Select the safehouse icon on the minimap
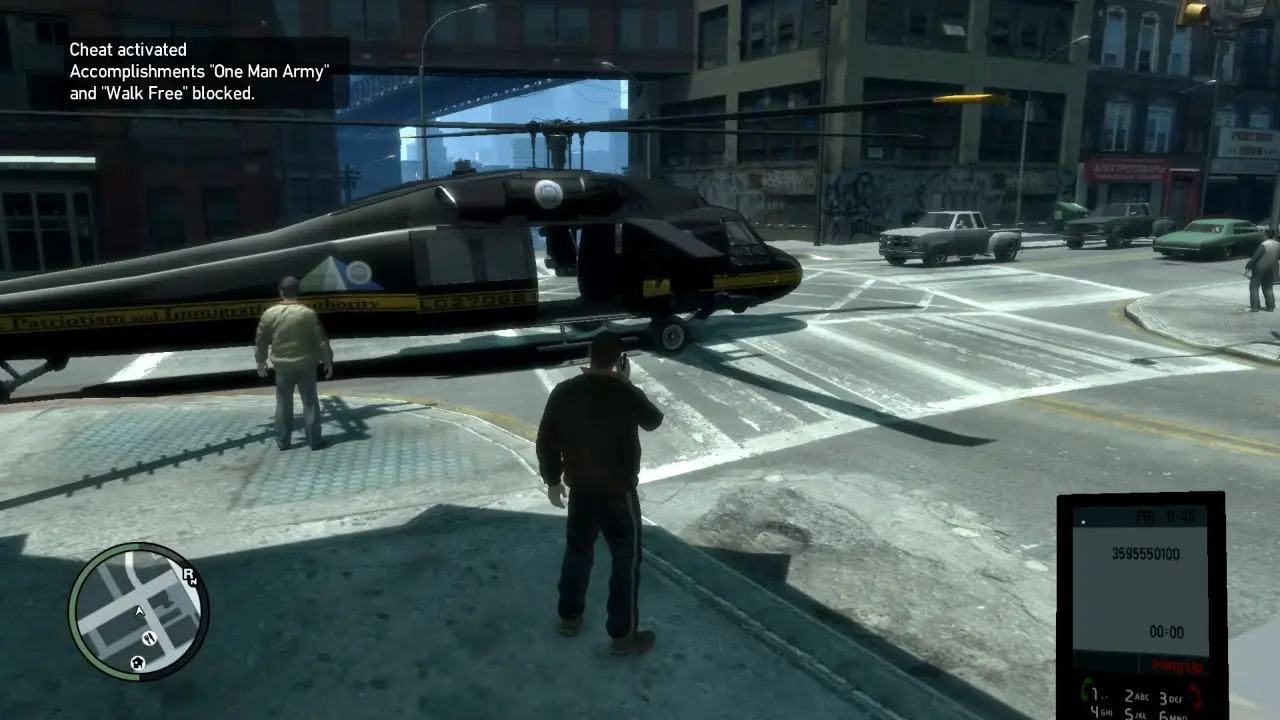Viewport: 1280px width, 720px height. pyautogui.click(x=137, y=663)
